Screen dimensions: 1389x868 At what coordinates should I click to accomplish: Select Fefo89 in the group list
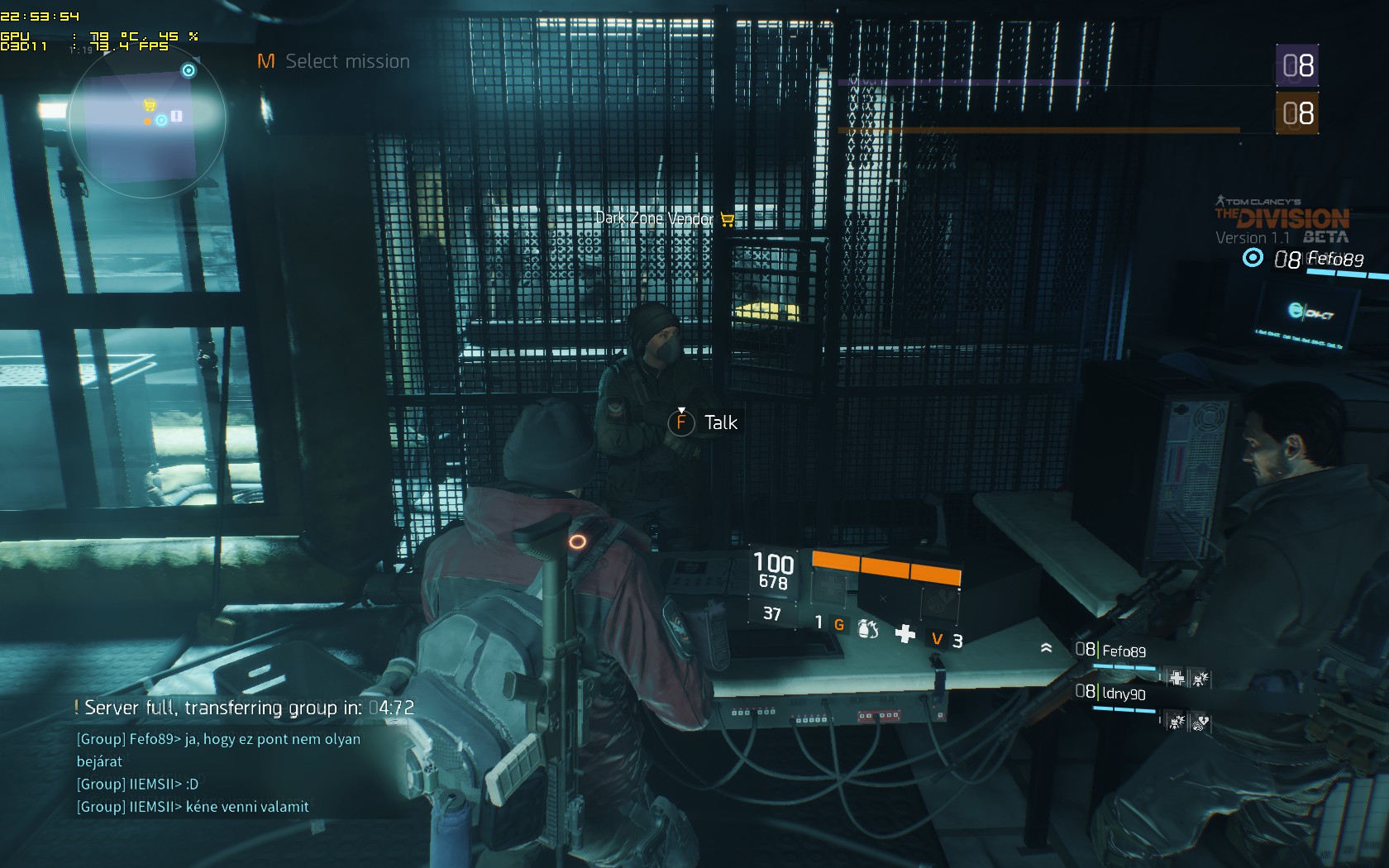(1124, 651)
